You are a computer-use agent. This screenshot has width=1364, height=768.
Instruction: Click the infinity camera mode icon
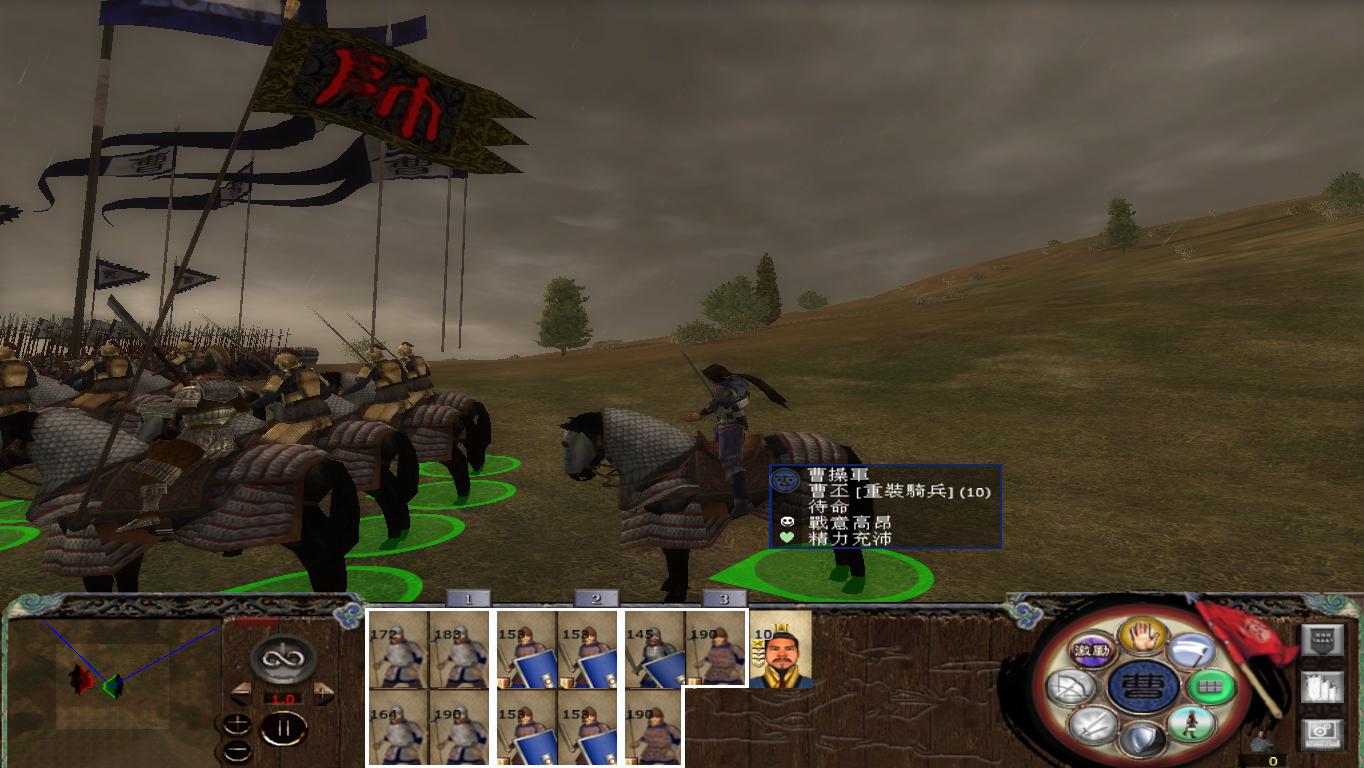[x=281, y=659]
